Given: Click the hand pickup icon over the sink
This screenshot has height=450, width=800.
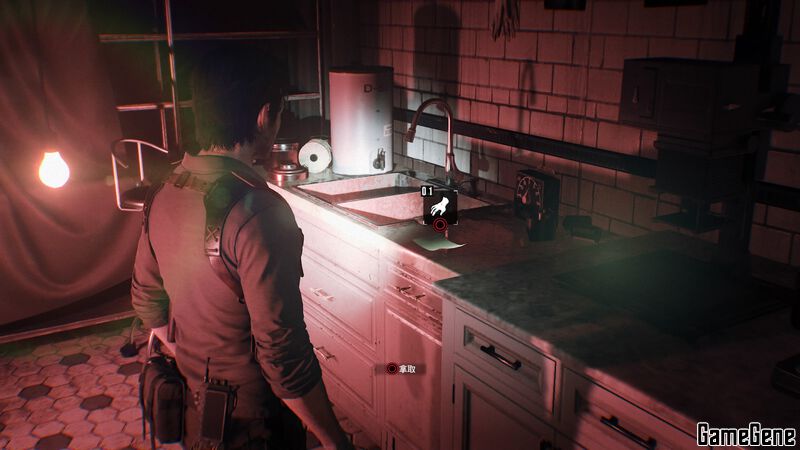Looking at the screenshot, I should (438, 206).
